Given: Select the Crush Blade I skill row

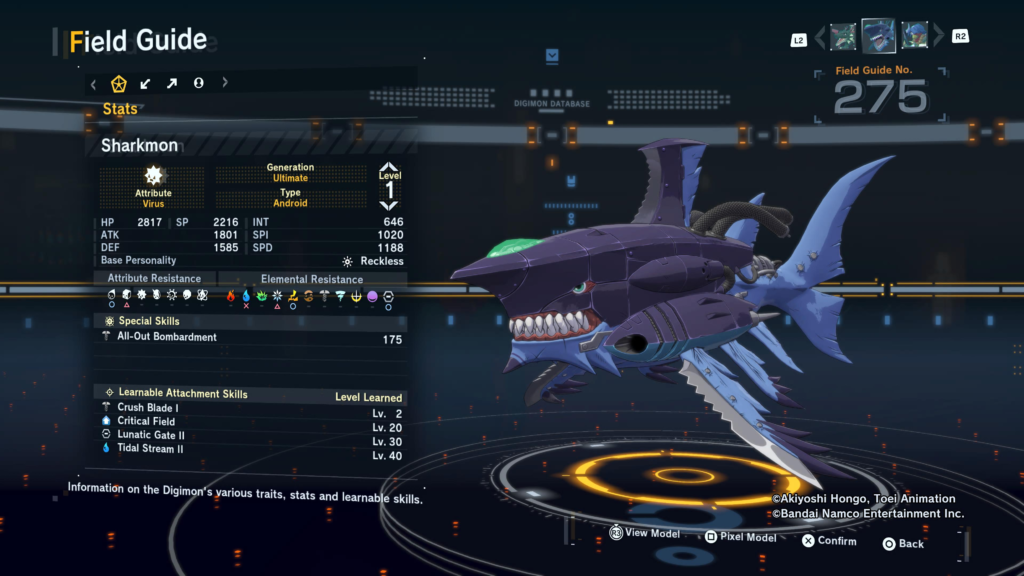Looking at the screenshot, I should (x=252, y=408).
